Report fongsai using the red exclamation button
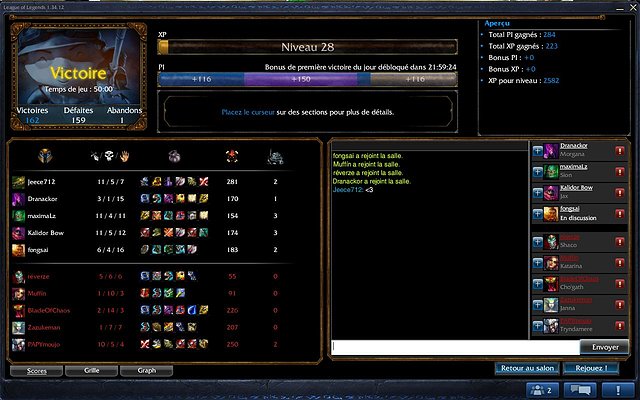 [620, 210]
